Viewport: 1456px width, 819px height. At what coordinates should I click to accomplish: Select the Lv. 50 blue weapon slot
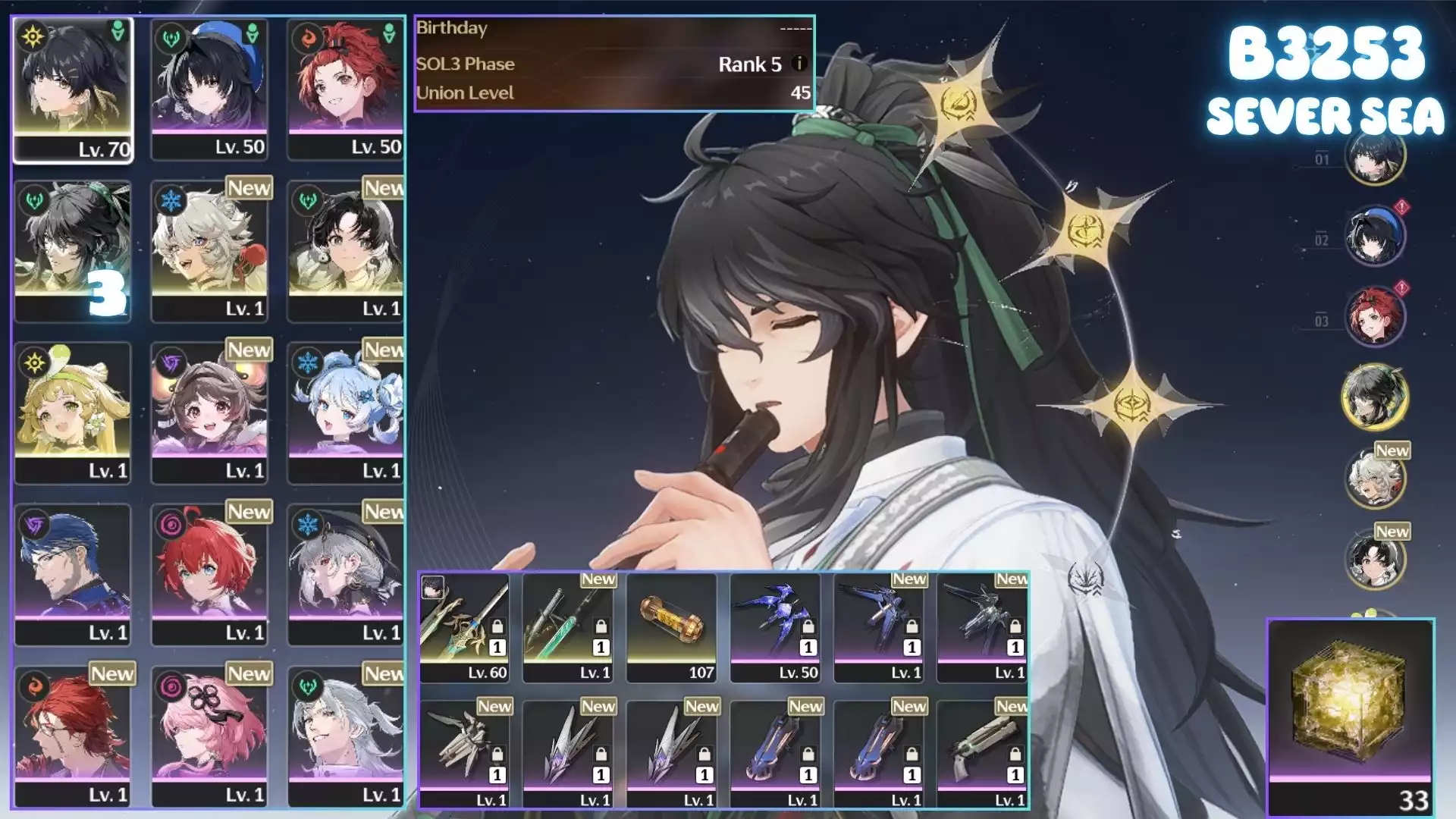coord(775,627)
